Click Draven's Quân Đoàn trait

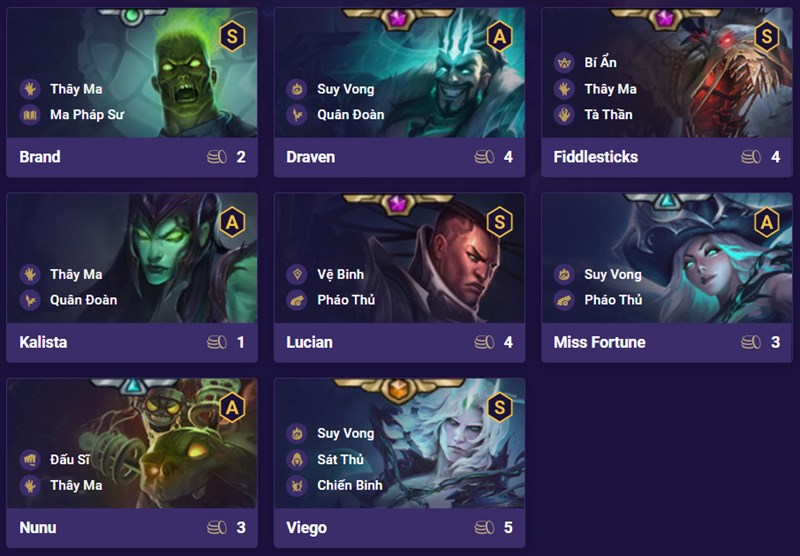pyautogui.click(x=350, y=114)
